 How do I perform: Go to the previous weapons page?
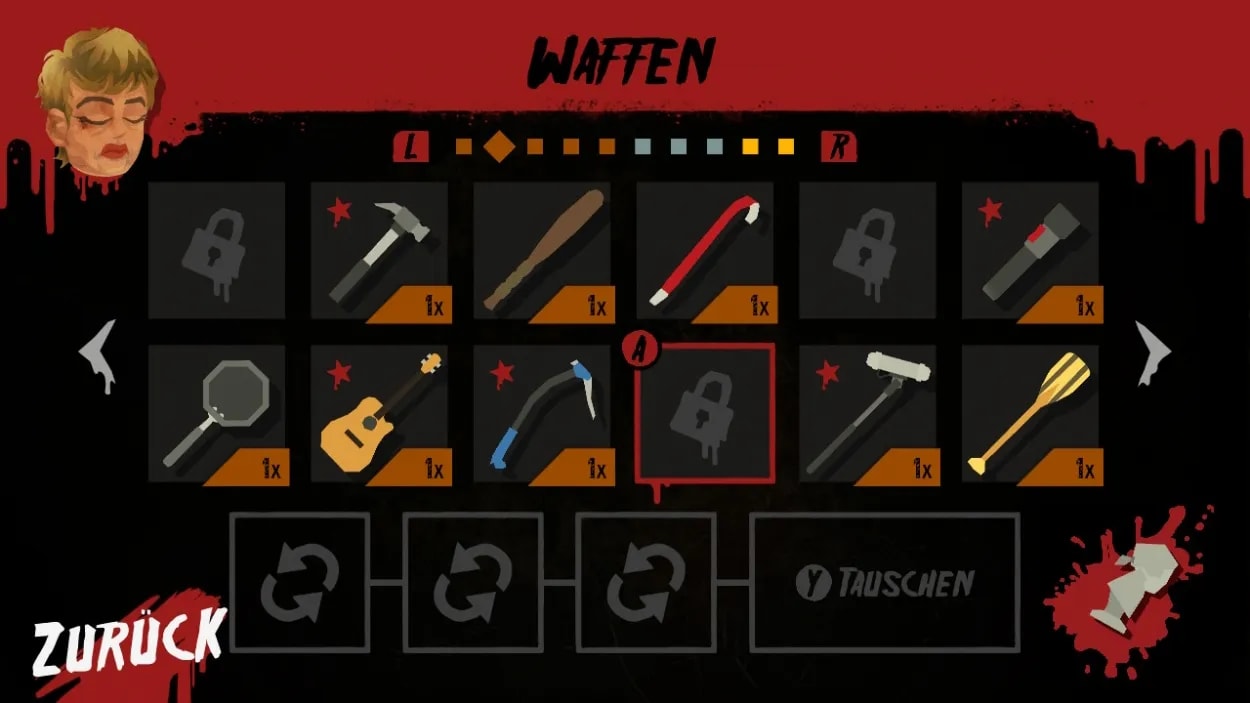(x=99, y=354)
